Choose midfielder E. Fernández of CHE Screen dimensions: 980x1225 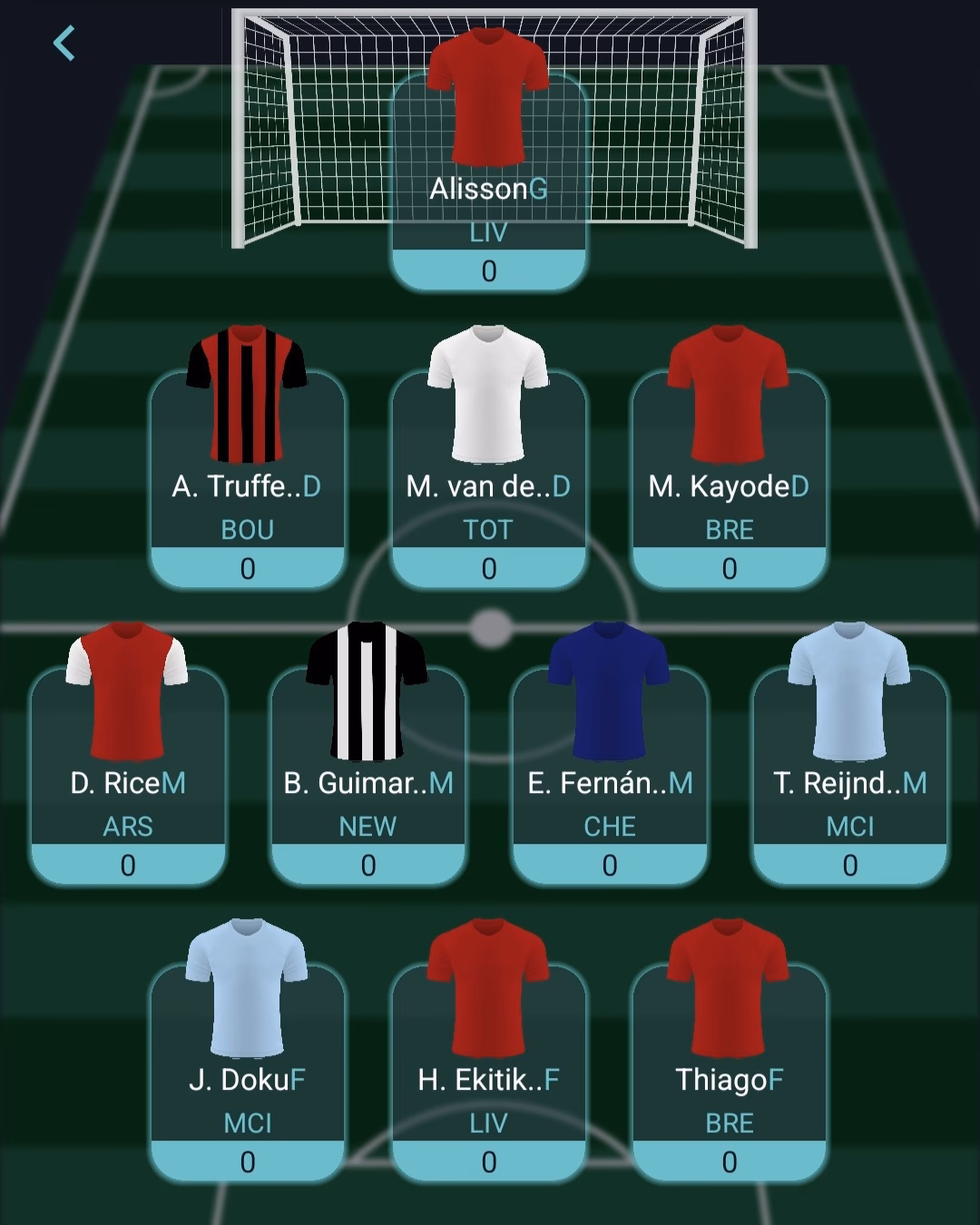609,776
